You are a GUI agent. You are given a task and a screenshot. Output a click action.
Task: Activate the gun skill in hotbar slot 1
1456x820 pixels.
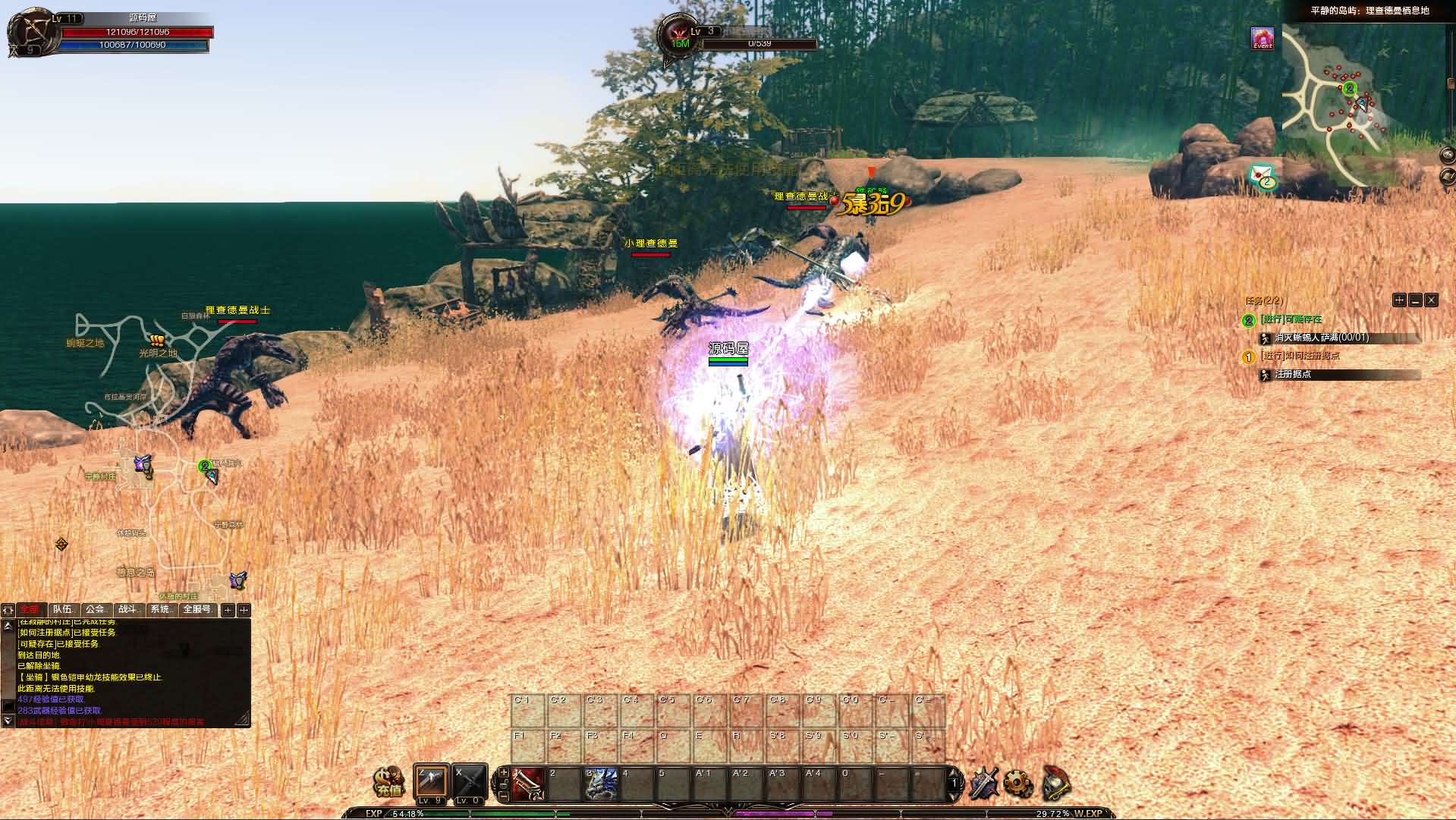[528, 784]
